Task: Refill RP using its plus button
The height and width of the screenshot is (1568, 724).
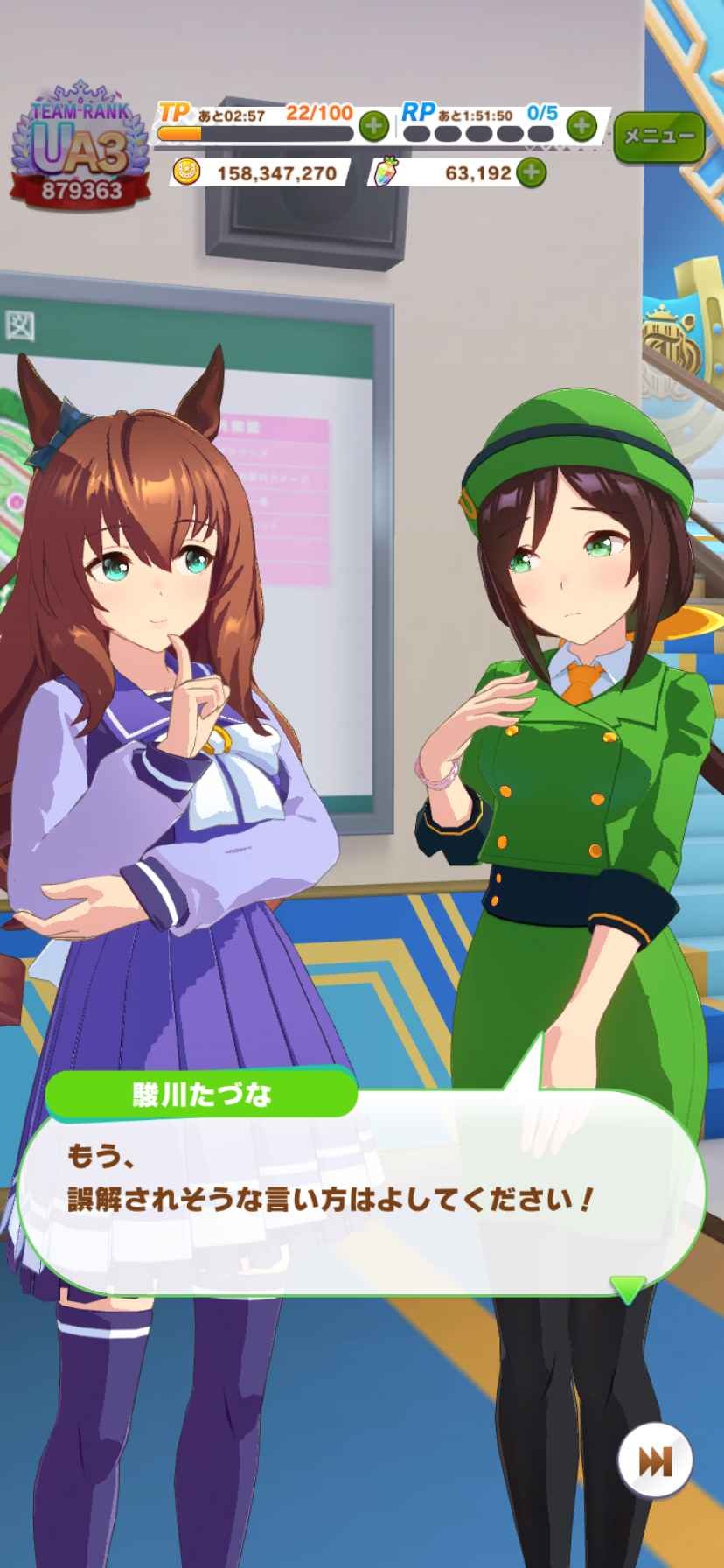Action: point(581,126)
